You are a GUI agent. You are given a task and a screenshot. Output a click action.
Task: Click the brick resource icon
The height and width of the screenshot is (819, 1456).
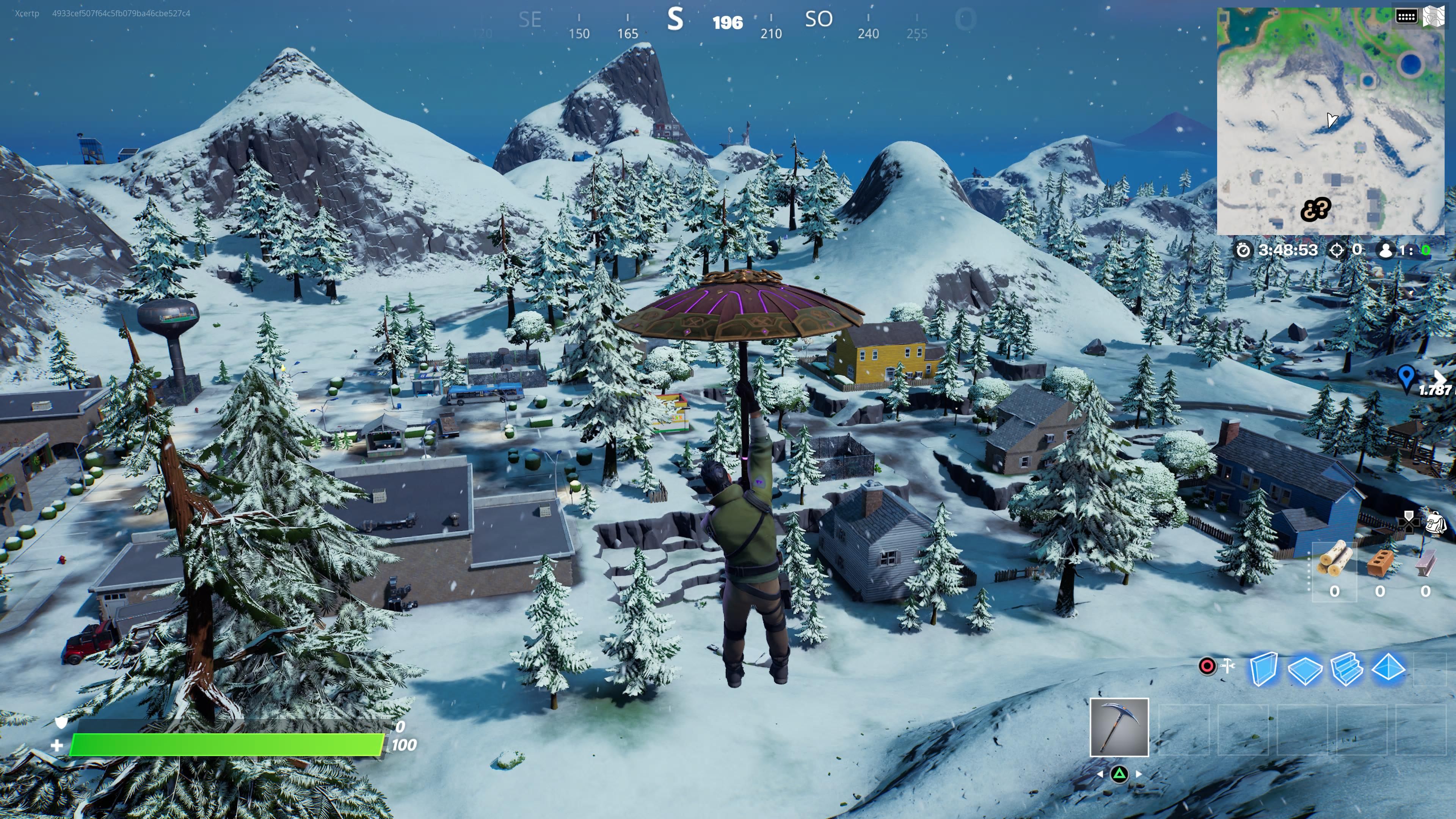tap(1380, 562)
